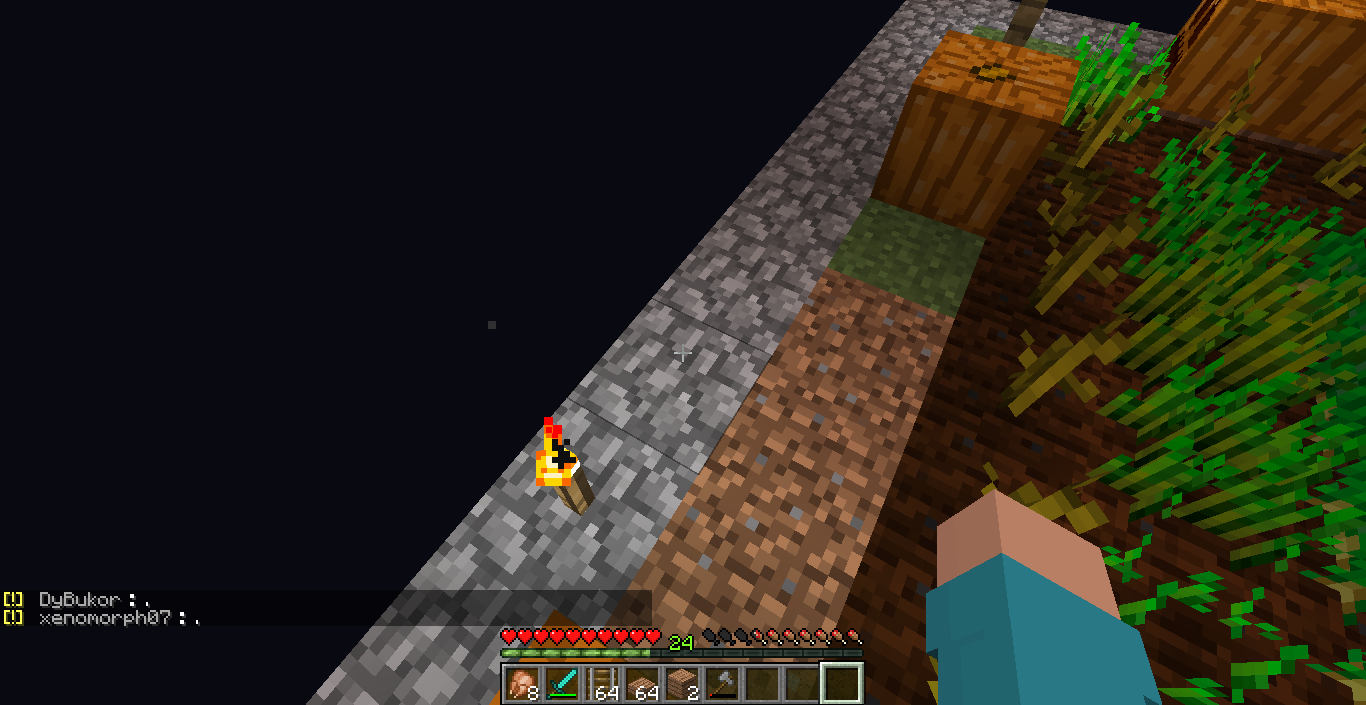Pick the wooden planks block slot

[x=681, y=684]
